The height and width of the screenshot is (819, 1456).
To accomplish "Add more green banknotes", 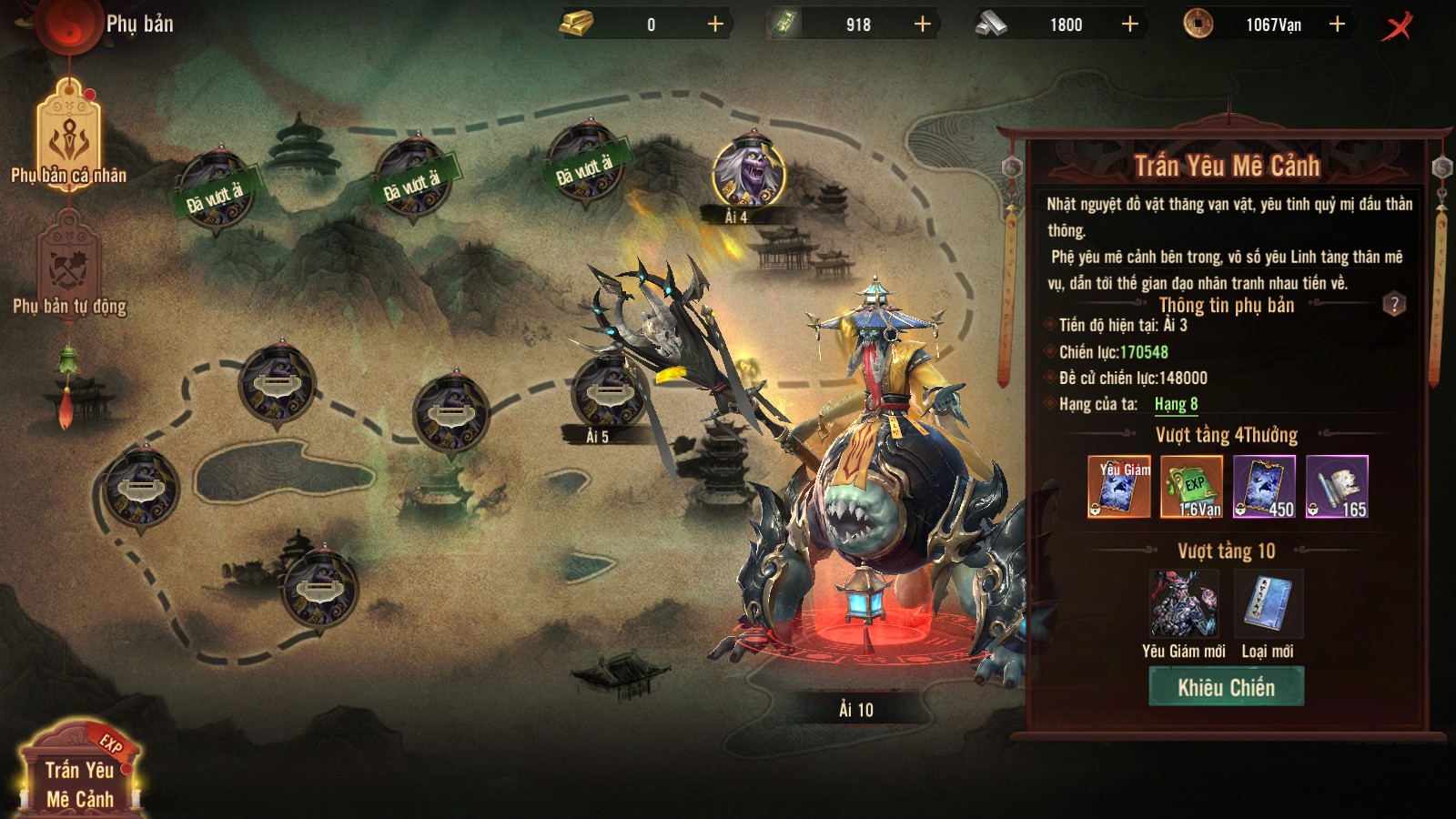I will coord(922,25).
